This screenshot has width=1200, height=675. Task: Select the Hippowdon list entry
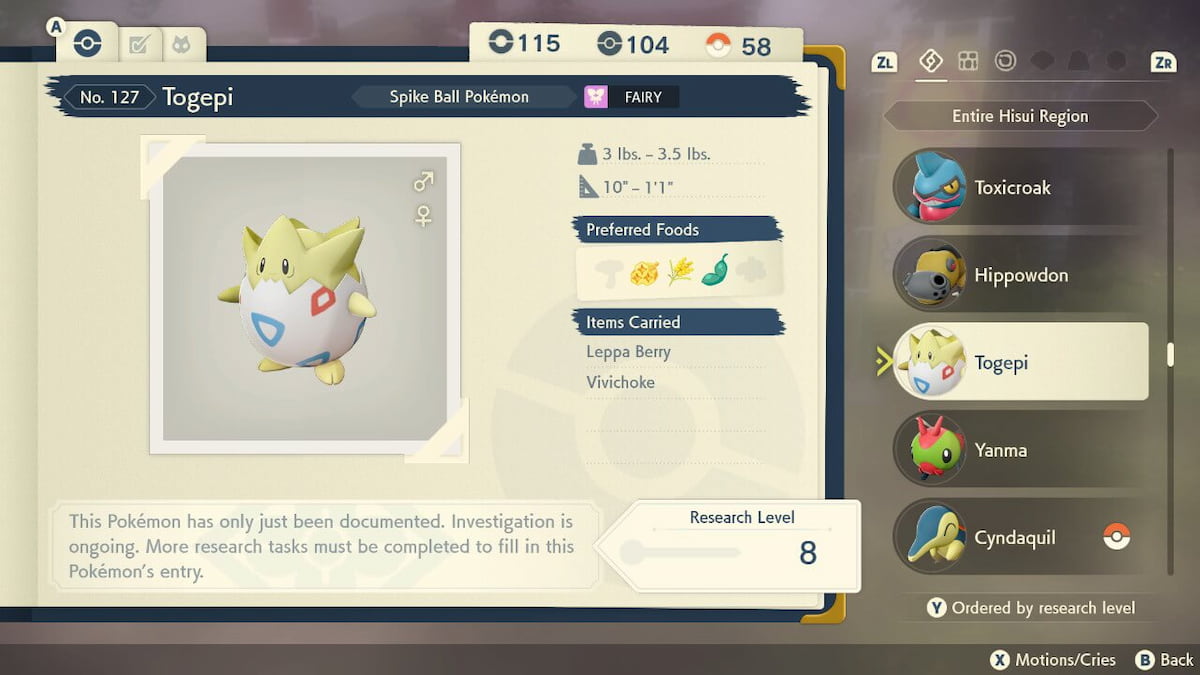pos(1020,275)
